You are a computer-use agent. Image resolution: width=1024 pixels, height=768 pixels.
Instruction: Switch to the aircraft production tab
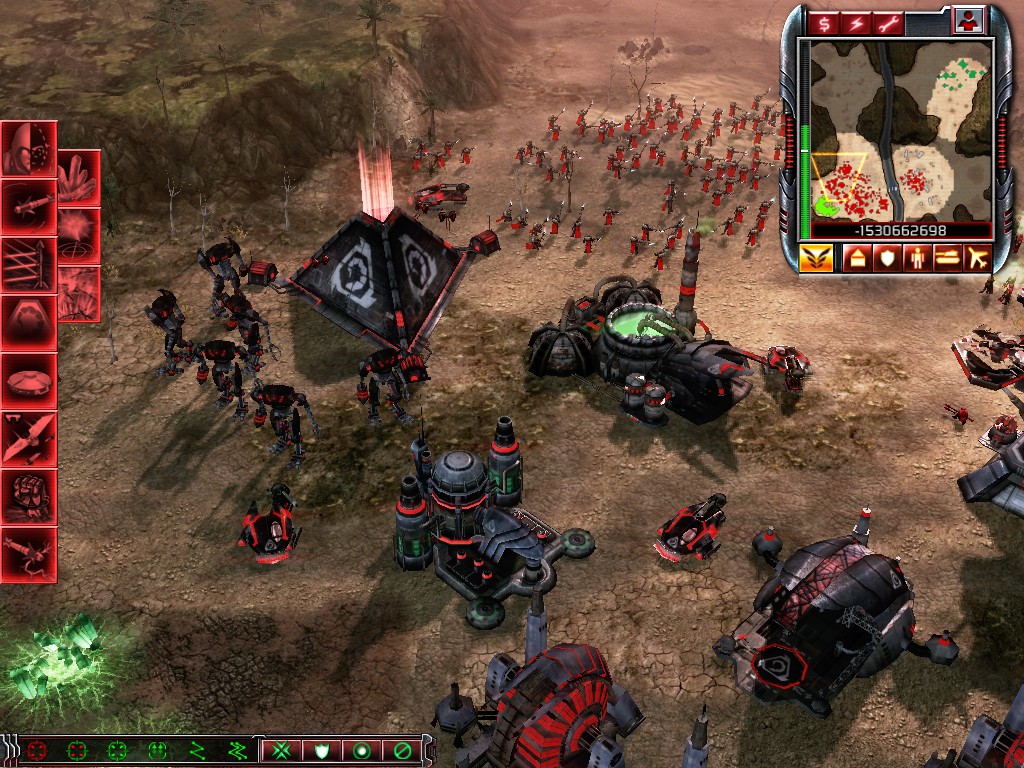point(975,259)
